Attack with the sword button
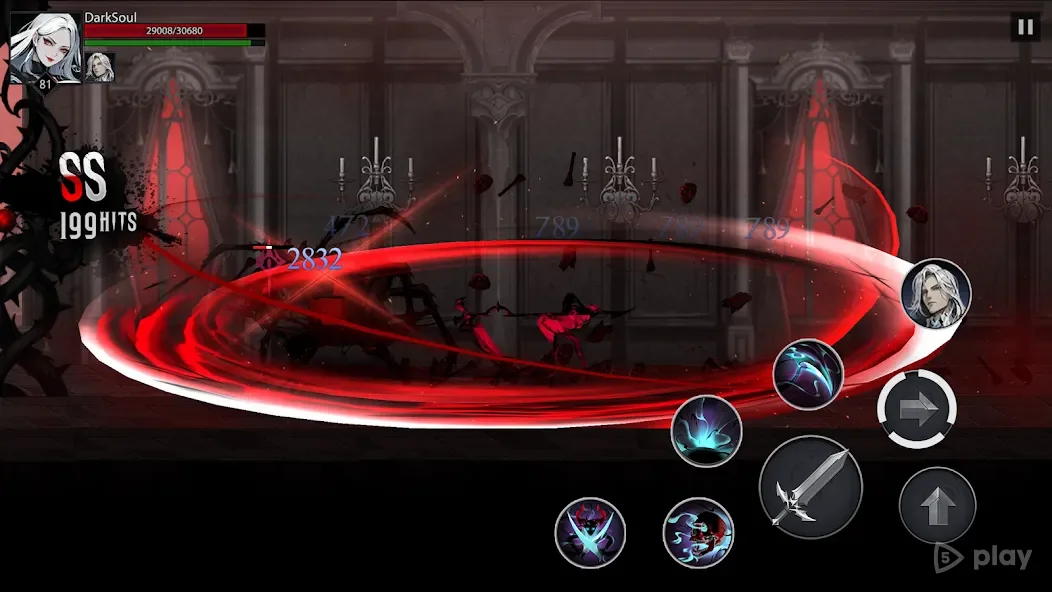Viewport: 1052px width, 592px height. coord(810,488)
